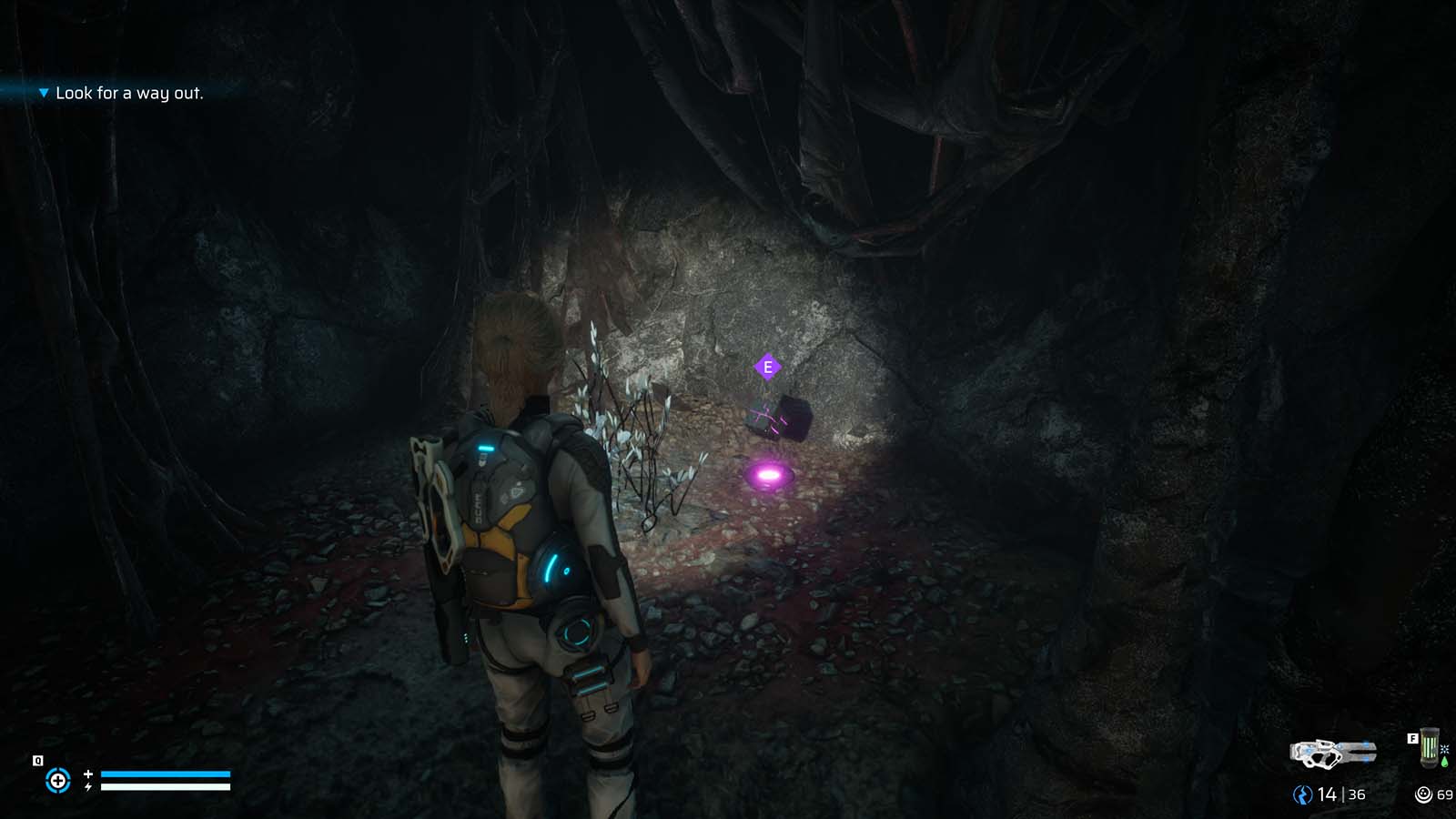
Task: Open the weapon details from the rifle thumbnail
Action: [x=1333, y=753]
